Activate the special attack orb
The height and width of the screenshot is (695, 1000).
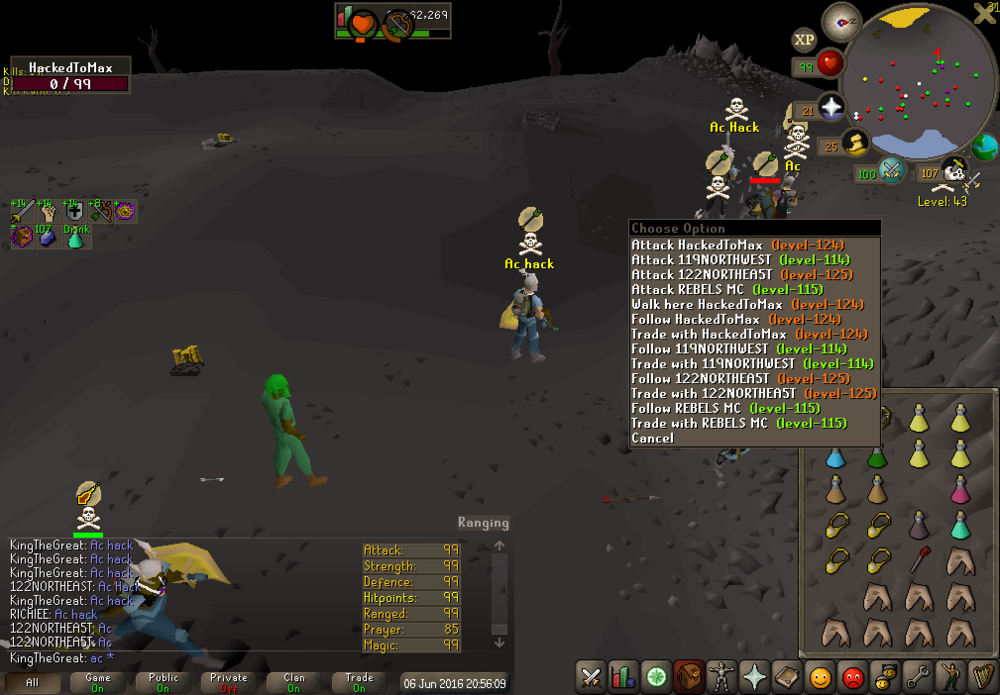(x=891, y=171)
